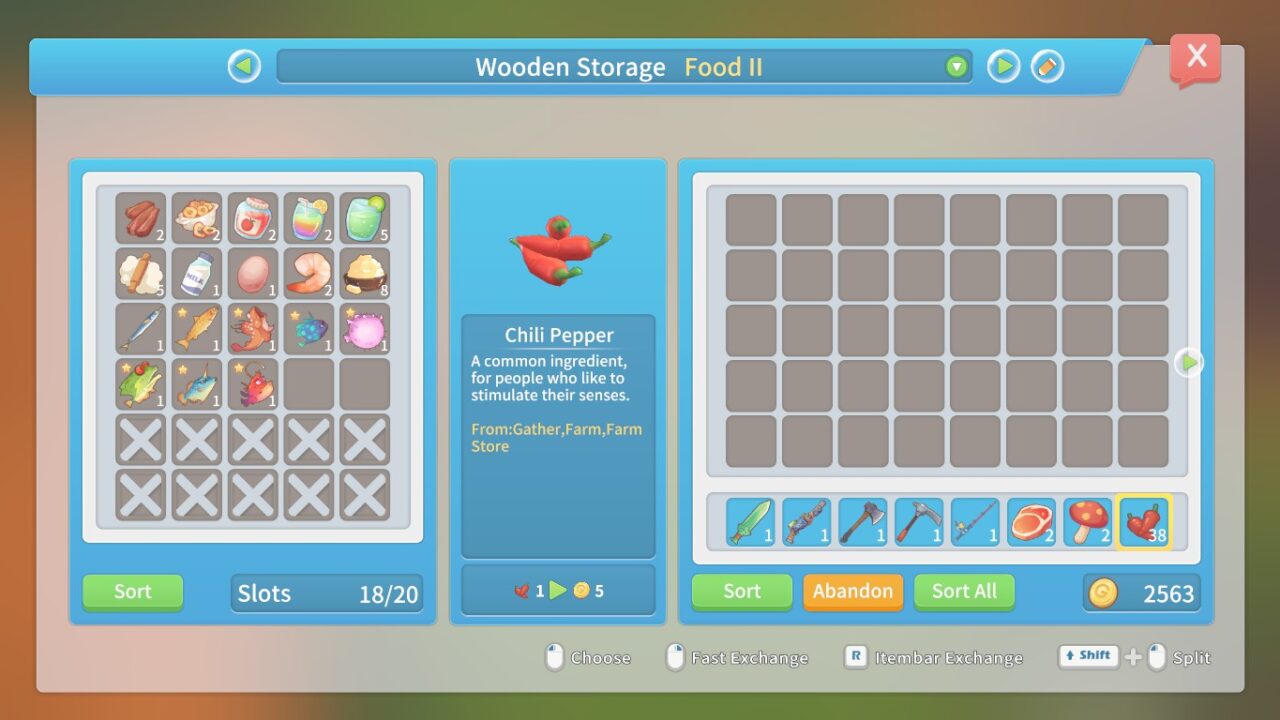This screenshot has height=720, width=1280.
Task: Select the pickaxe in the item bar
Action: pos(918,521)
